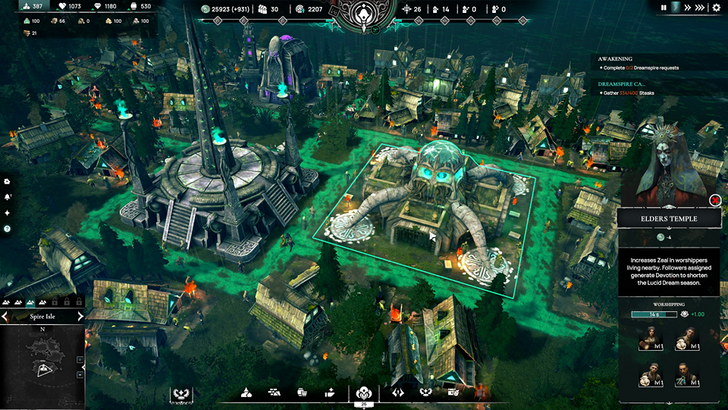Open the center swirl menu in bottom toolbar
The image size is (728, 410).
pyautogui.click(x=364, y=393)
